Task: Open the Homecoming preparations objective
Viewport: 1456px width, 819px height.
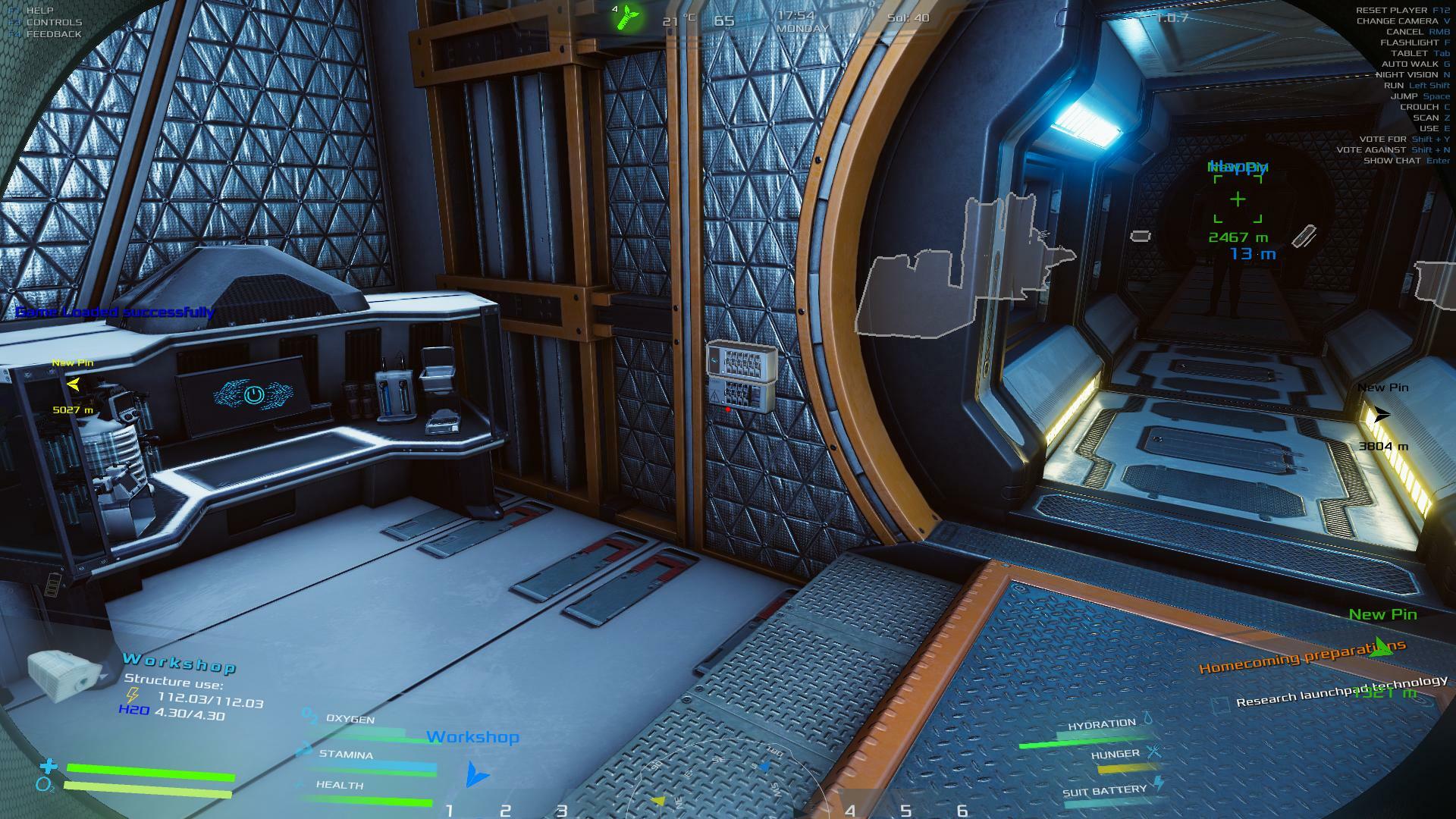Action: click(x=1301, y=657)
